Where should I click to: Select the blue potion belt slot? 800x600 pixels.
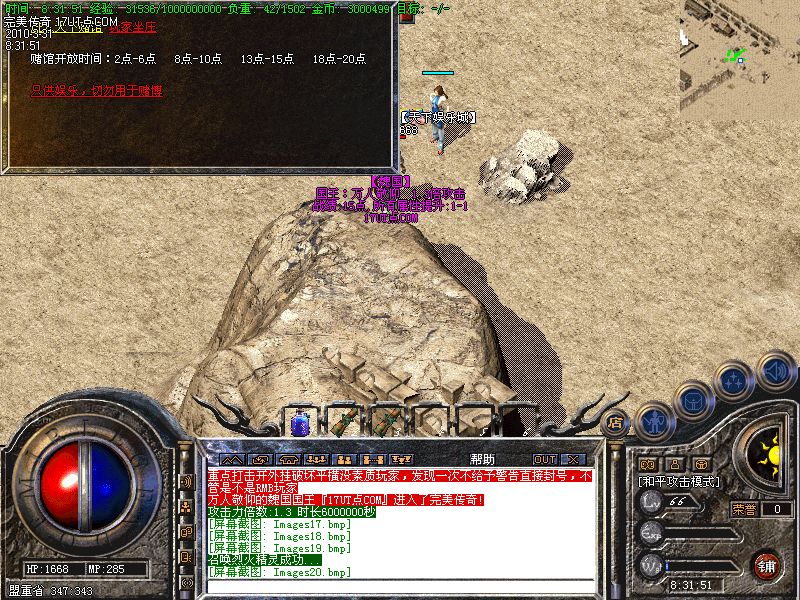click(300, 423)
